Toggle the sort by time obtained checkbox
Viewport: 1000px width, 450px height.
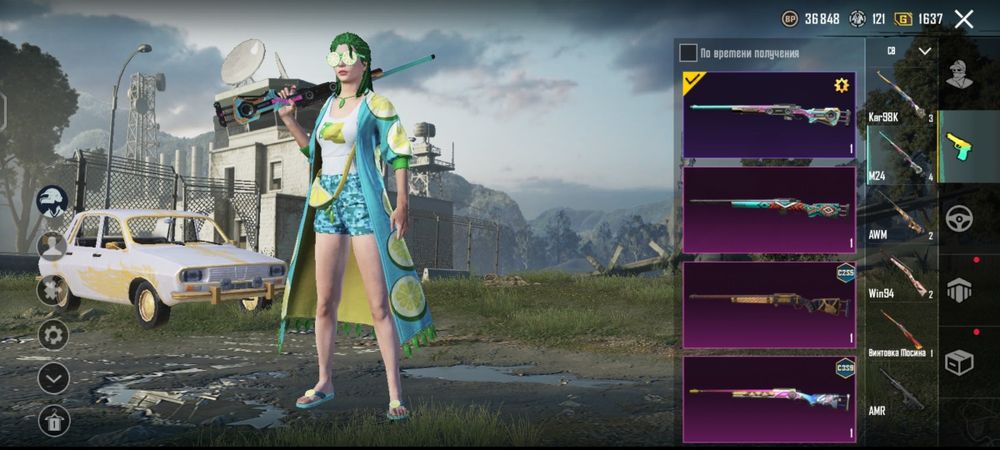[688, 52]
